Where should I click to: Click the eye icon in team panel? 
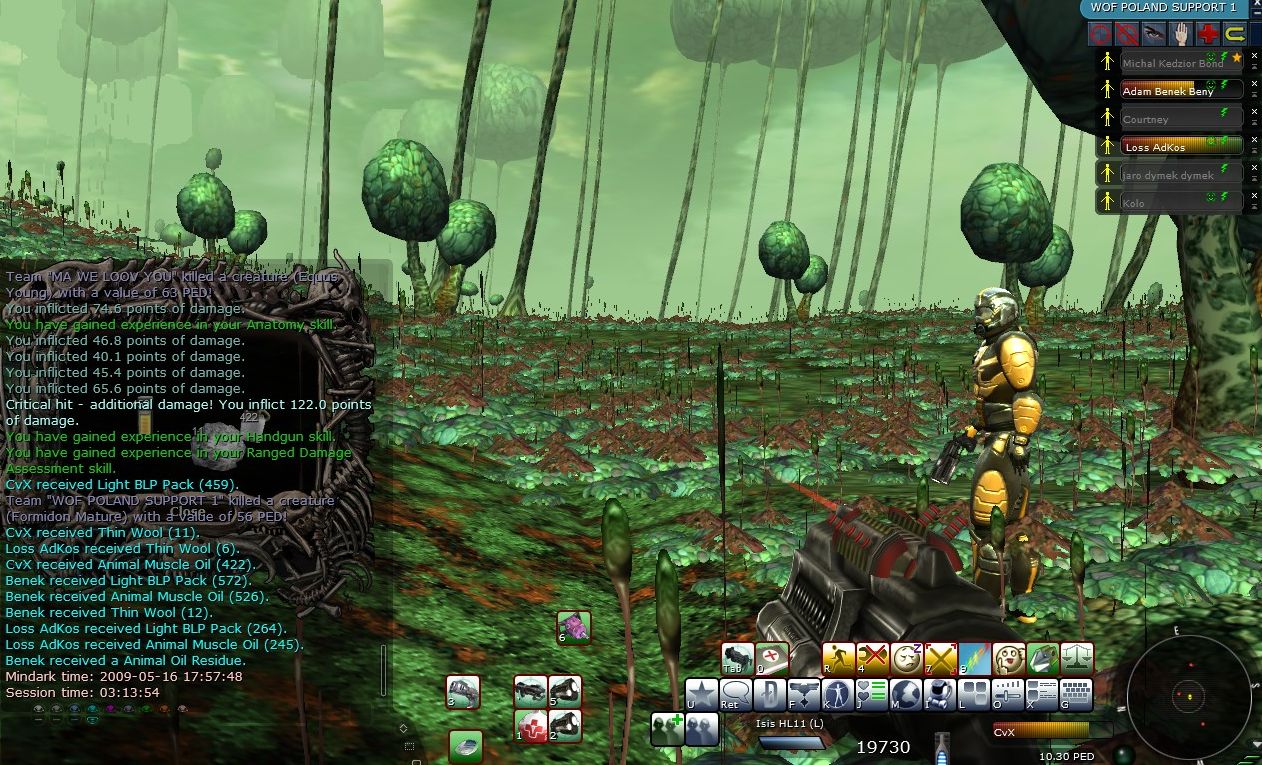pyautogui.click(x=1154, y=35)
